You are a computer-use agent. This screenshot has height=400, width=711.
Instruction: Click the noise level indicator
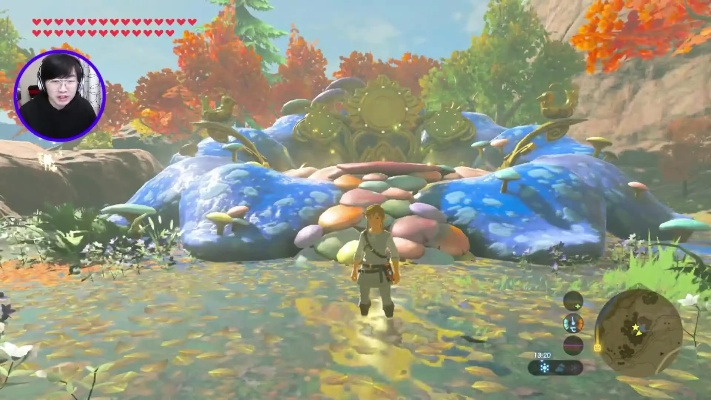click(x=573, y=345)
